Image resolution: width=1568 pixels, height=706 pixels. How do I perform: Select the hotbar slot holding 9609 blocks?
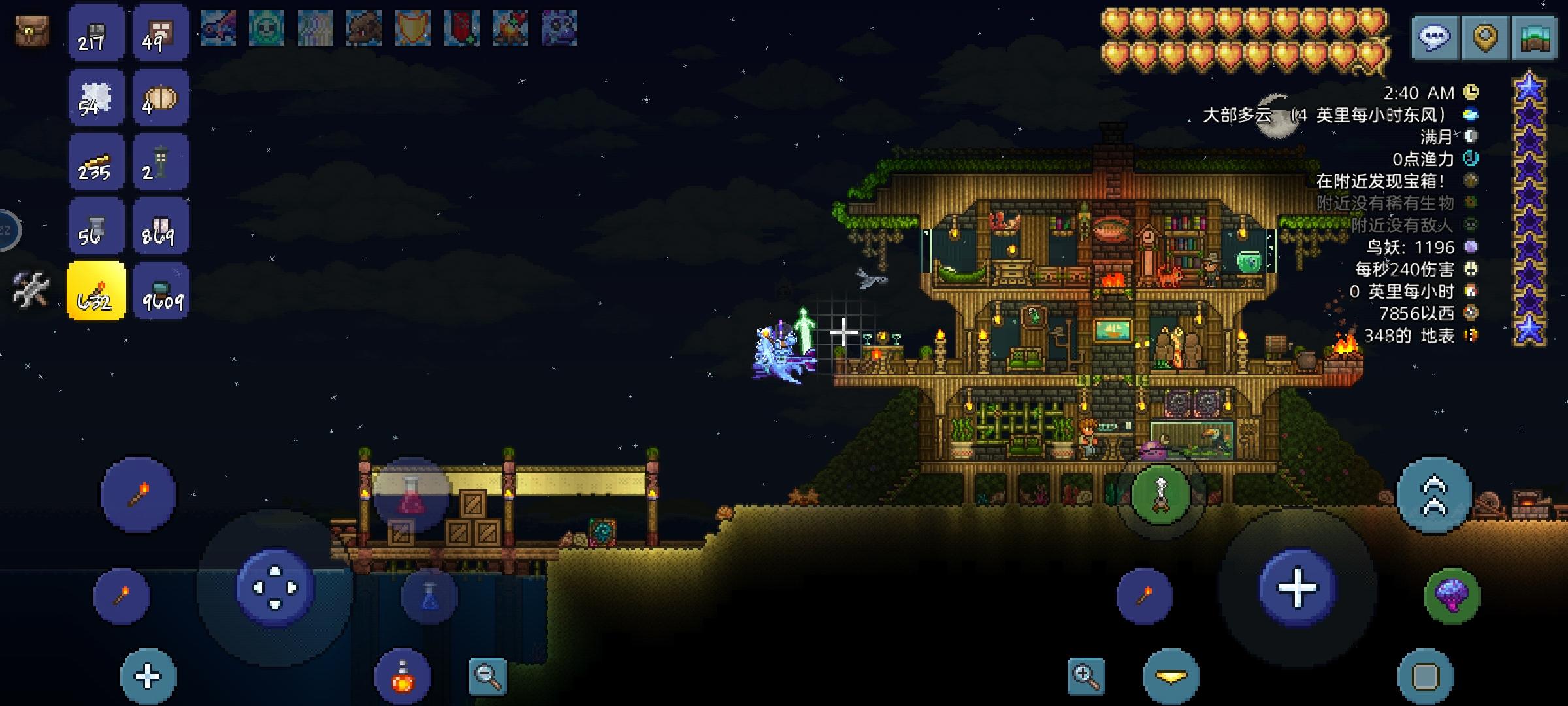[160, 292]
